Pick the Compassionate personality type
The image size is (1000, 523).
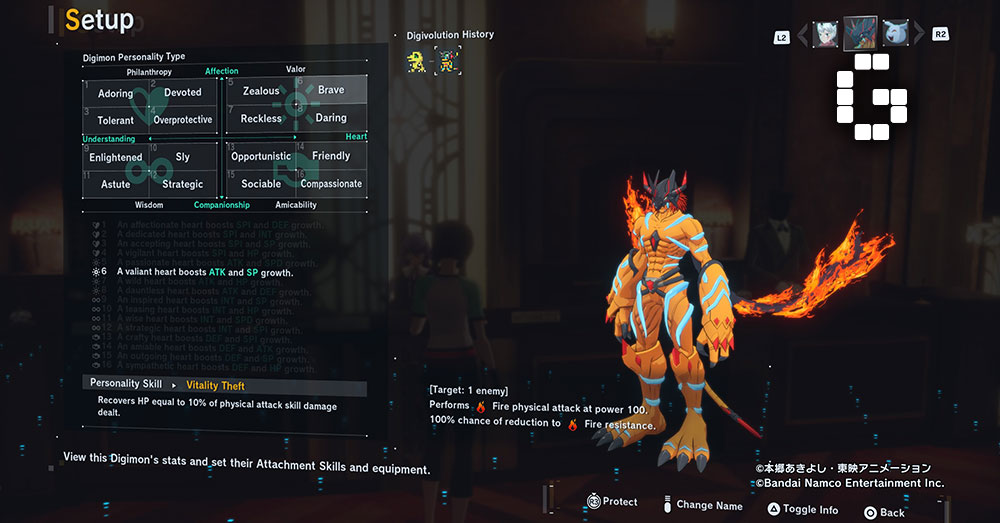coord(331,184)
